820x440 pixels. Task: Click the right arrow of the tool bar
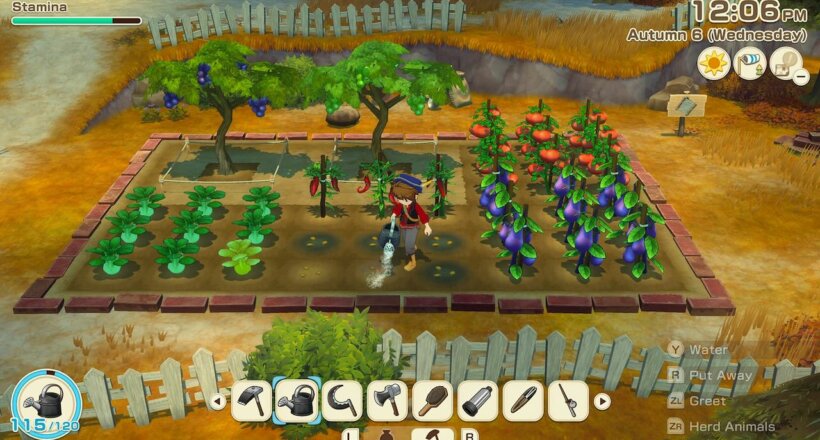click(601, 402)
